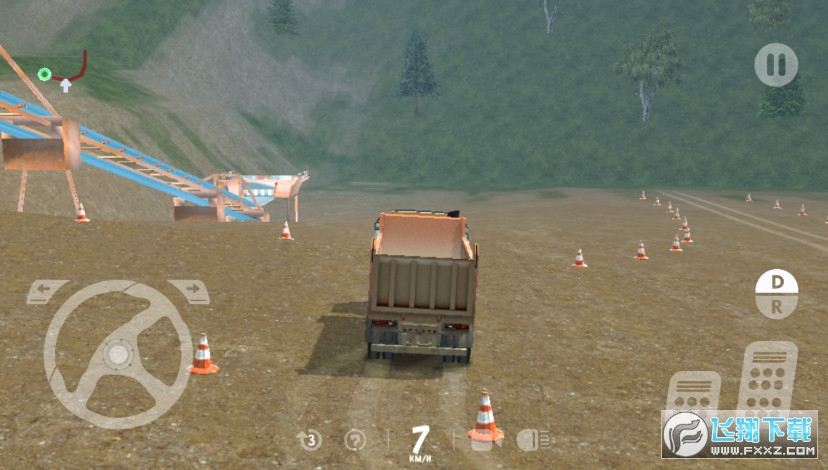This screenshot has height=470, width=828.
Task: Pause the game
Action: pyautogui.click(x=776, y=65)
